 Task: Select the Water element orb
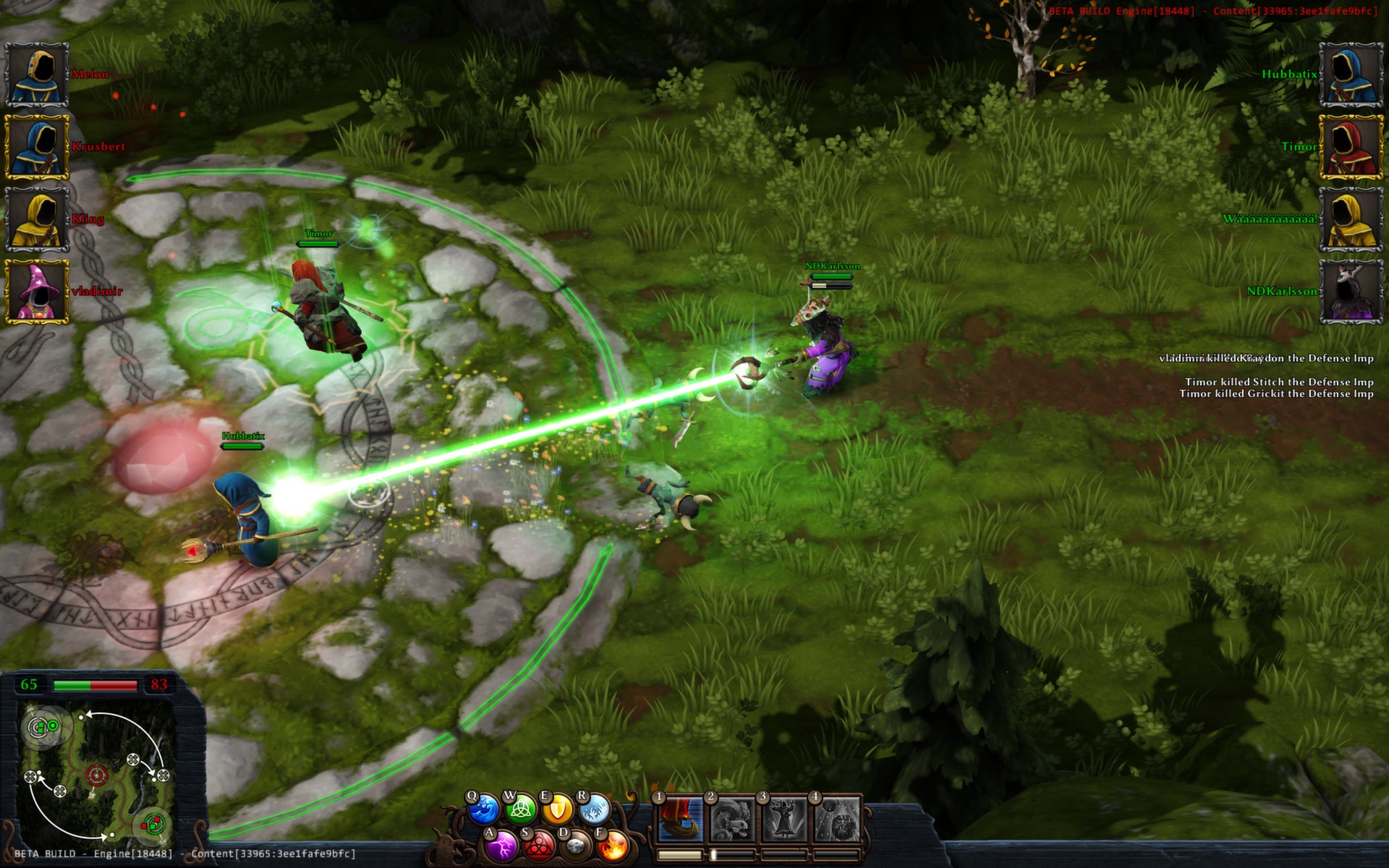tap(483, 809)
